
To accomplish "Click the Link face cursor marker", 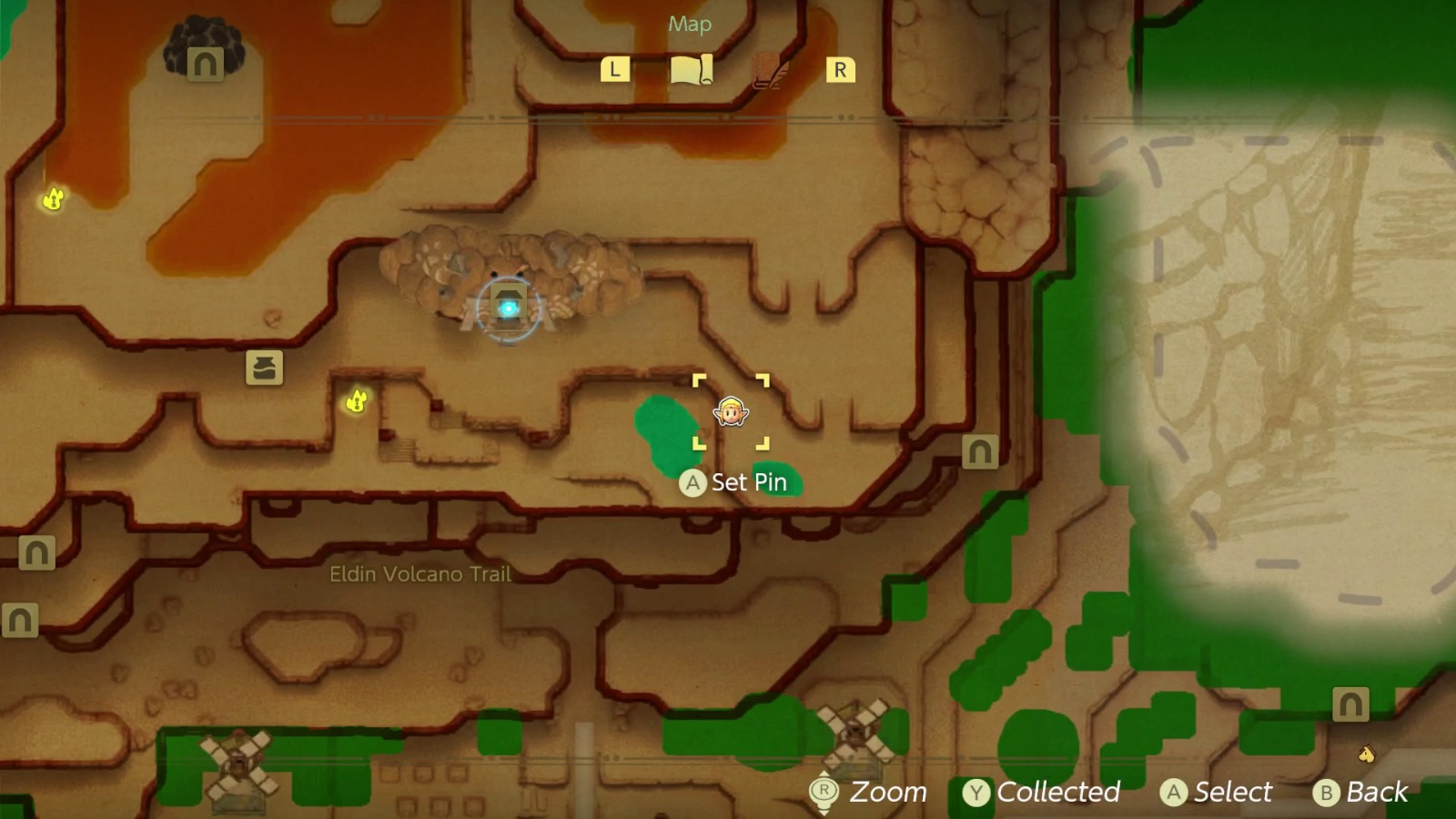I will (x=731, y=412).
